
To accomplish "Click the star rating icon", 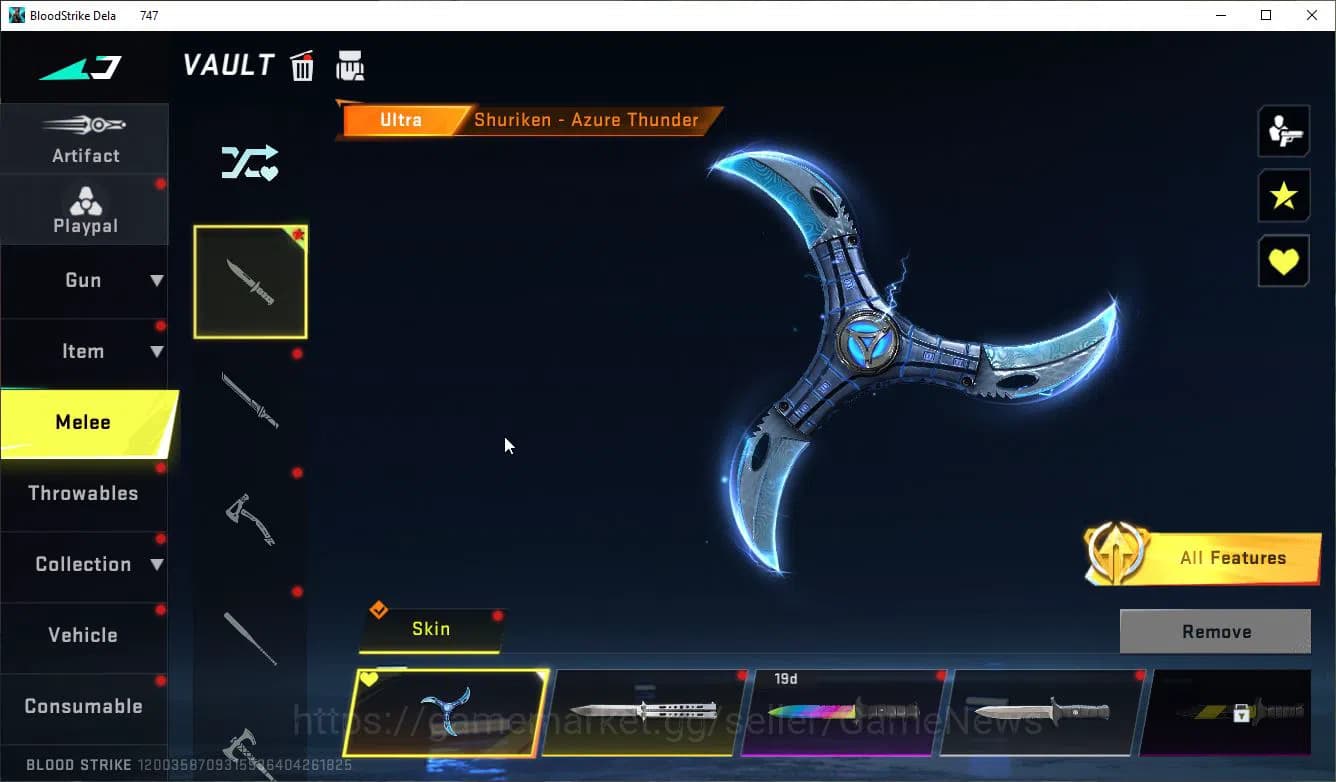I will pyautogui.click(x=1283, y=196).
